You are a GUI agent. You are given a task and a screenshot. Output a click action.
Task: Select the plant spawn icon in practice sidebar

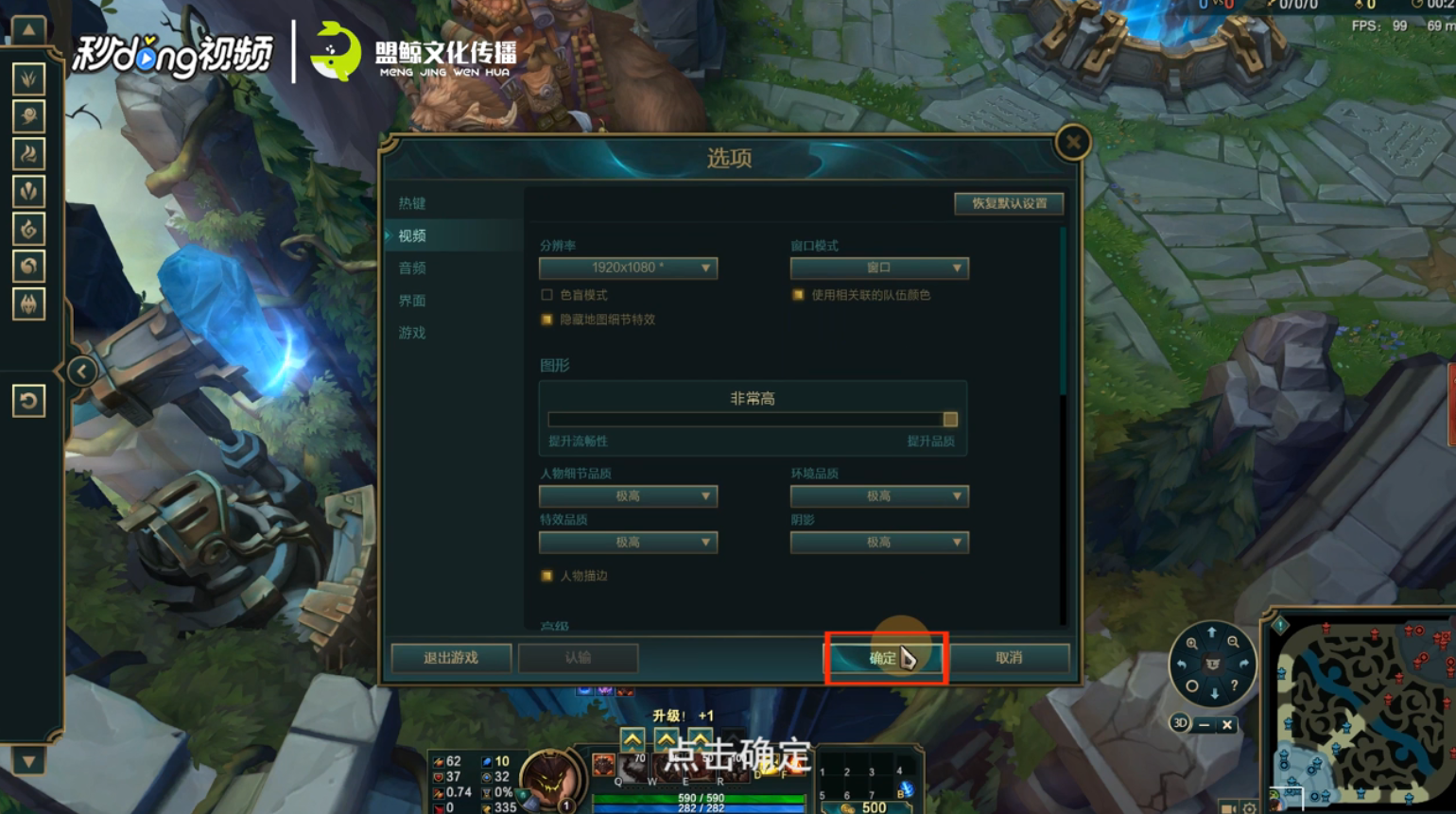coord(28,79)
